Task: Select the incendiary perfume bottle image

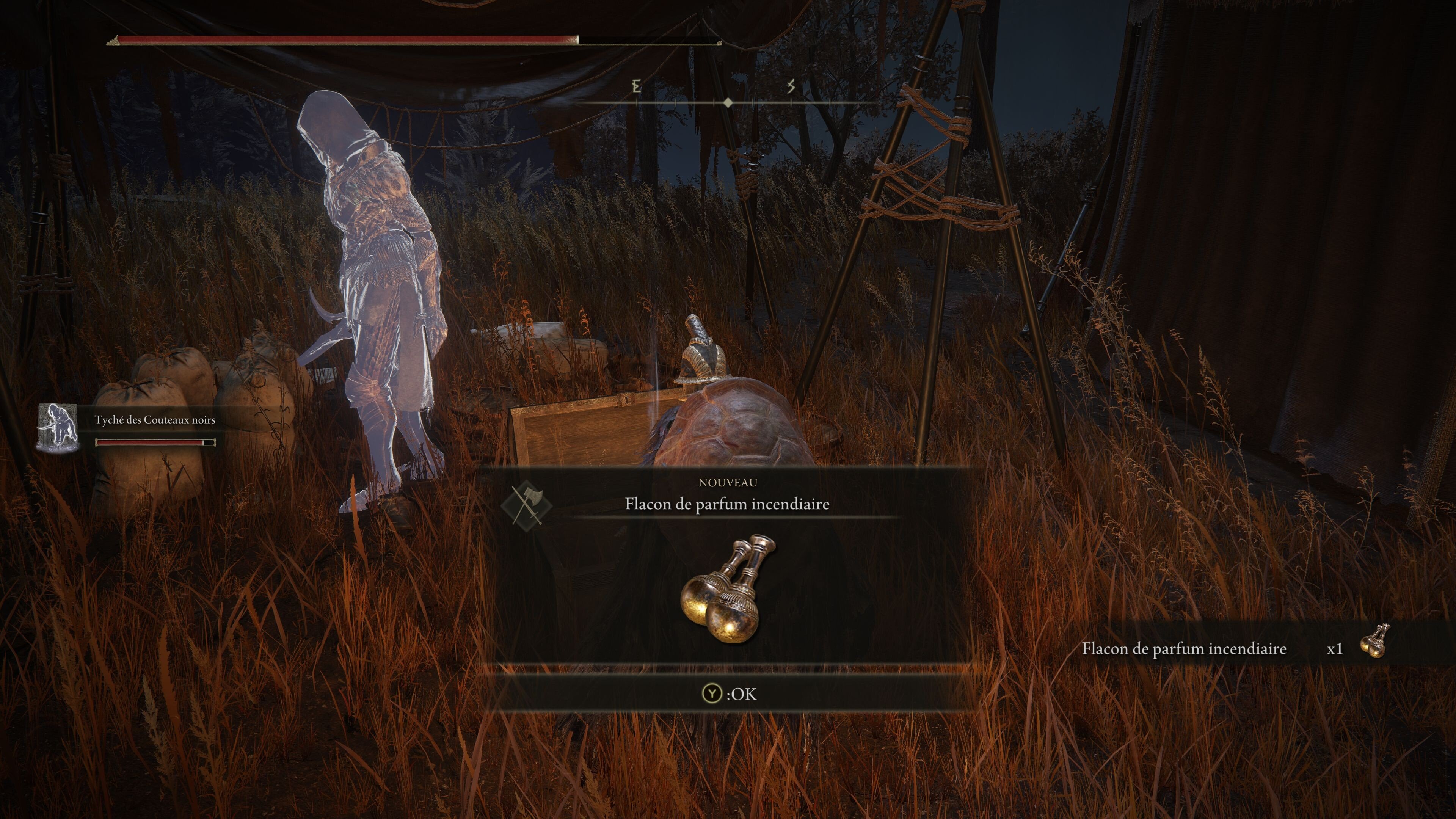Action: 728,589
